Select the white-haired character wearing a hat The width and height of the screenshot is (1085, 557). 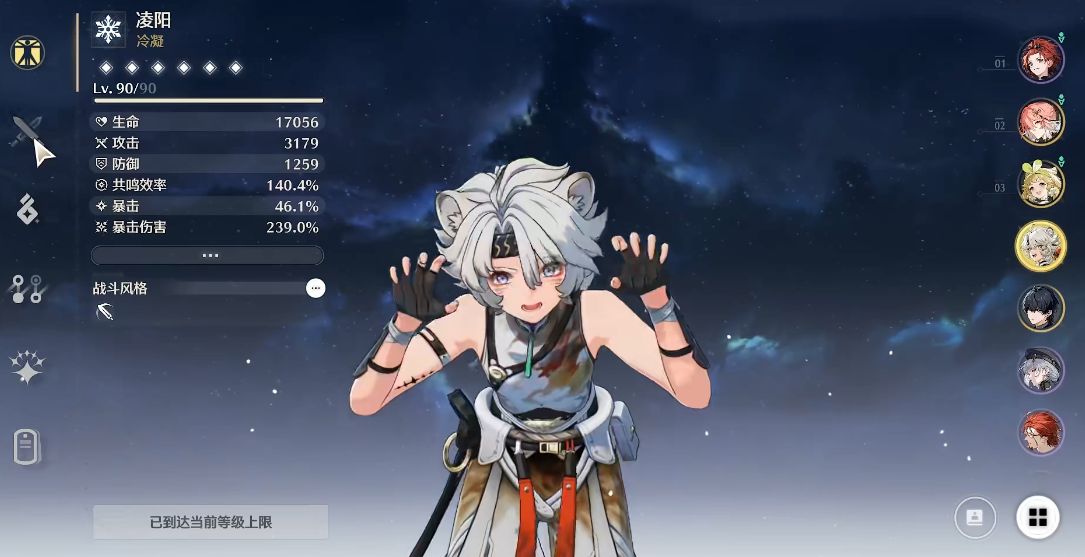[x=1041, y=371]
